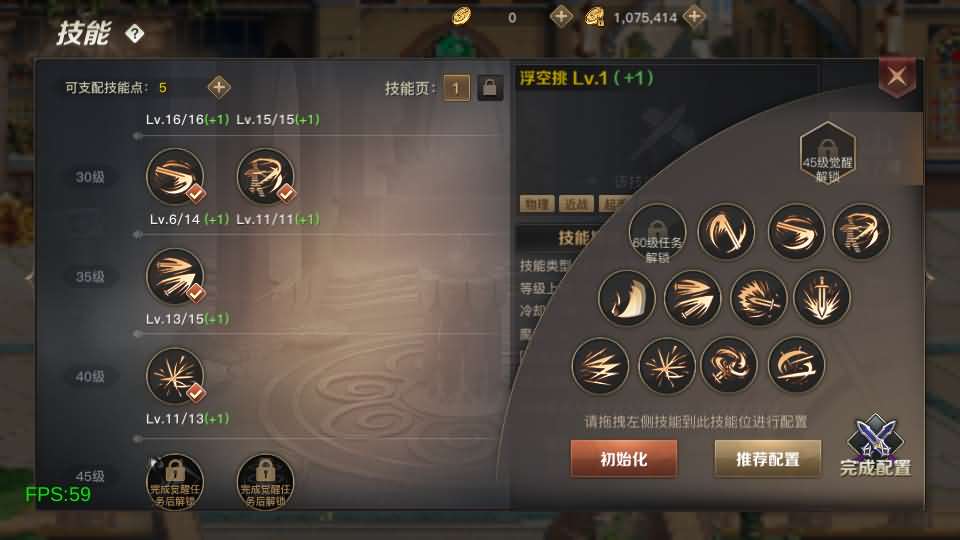
Task: Click the 初始化 reset button
Action: (x=623, y=459)
